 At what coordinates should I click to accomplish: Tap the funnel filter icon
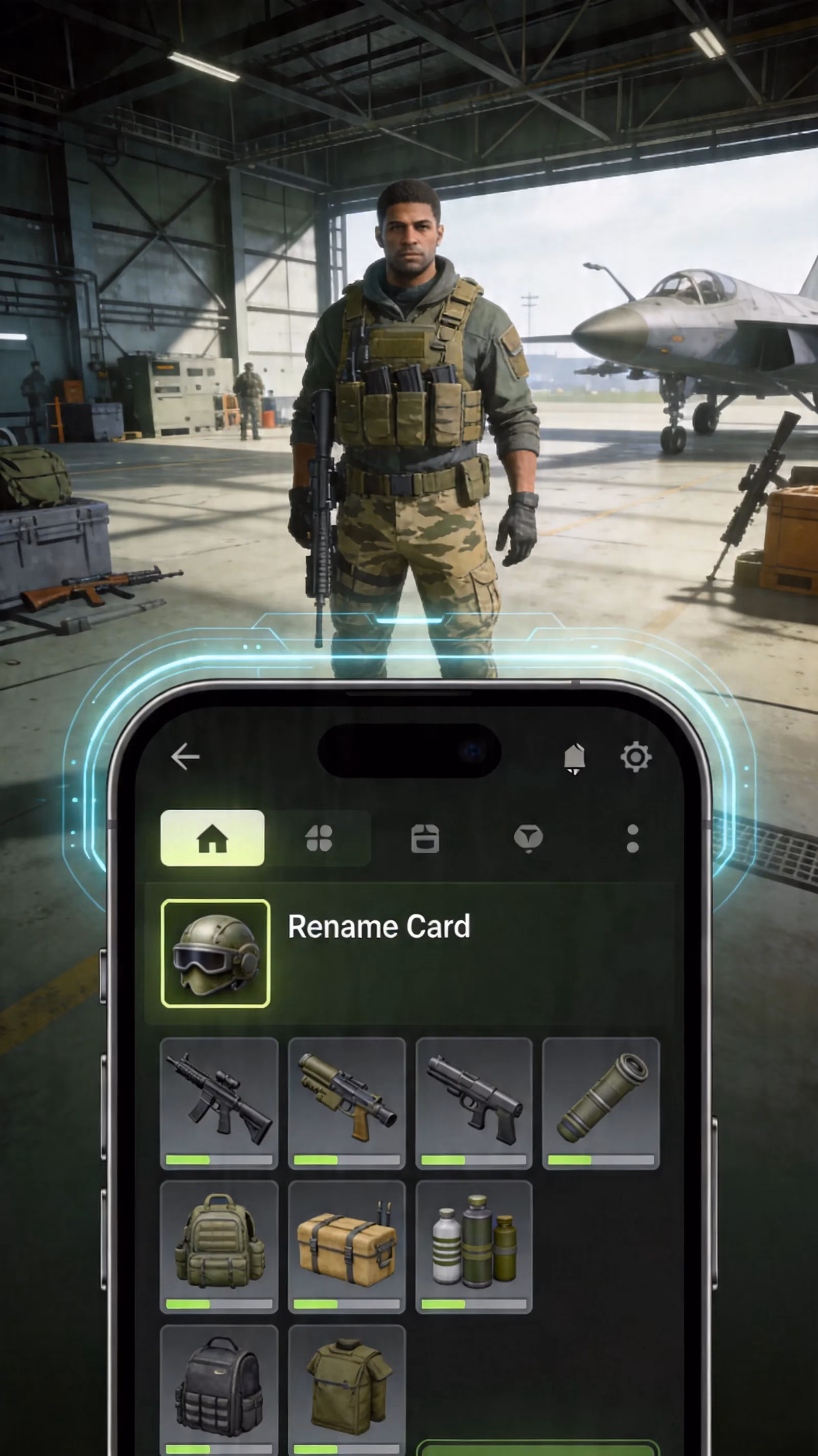tap(528, 838)
